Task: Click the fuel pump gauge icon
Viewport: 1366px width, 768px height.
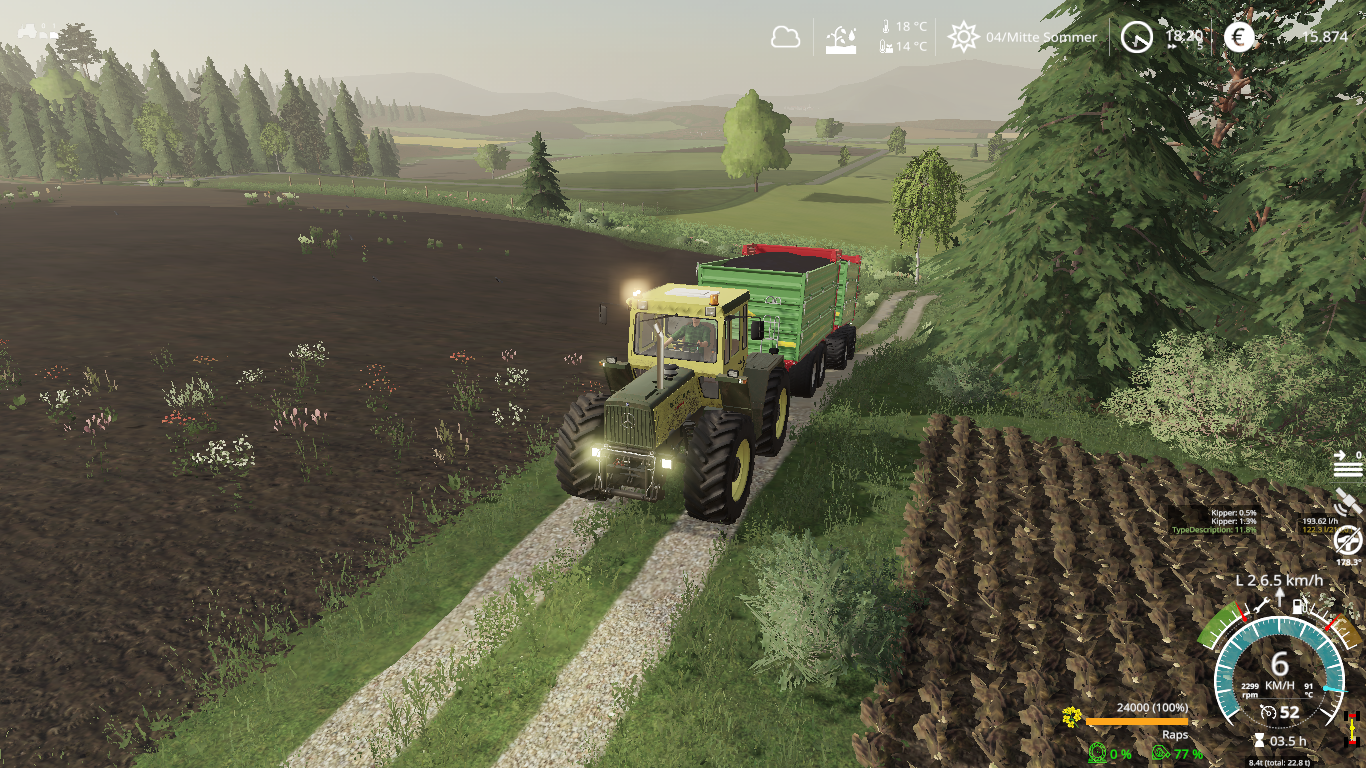Action: (x=1299, y=604)
